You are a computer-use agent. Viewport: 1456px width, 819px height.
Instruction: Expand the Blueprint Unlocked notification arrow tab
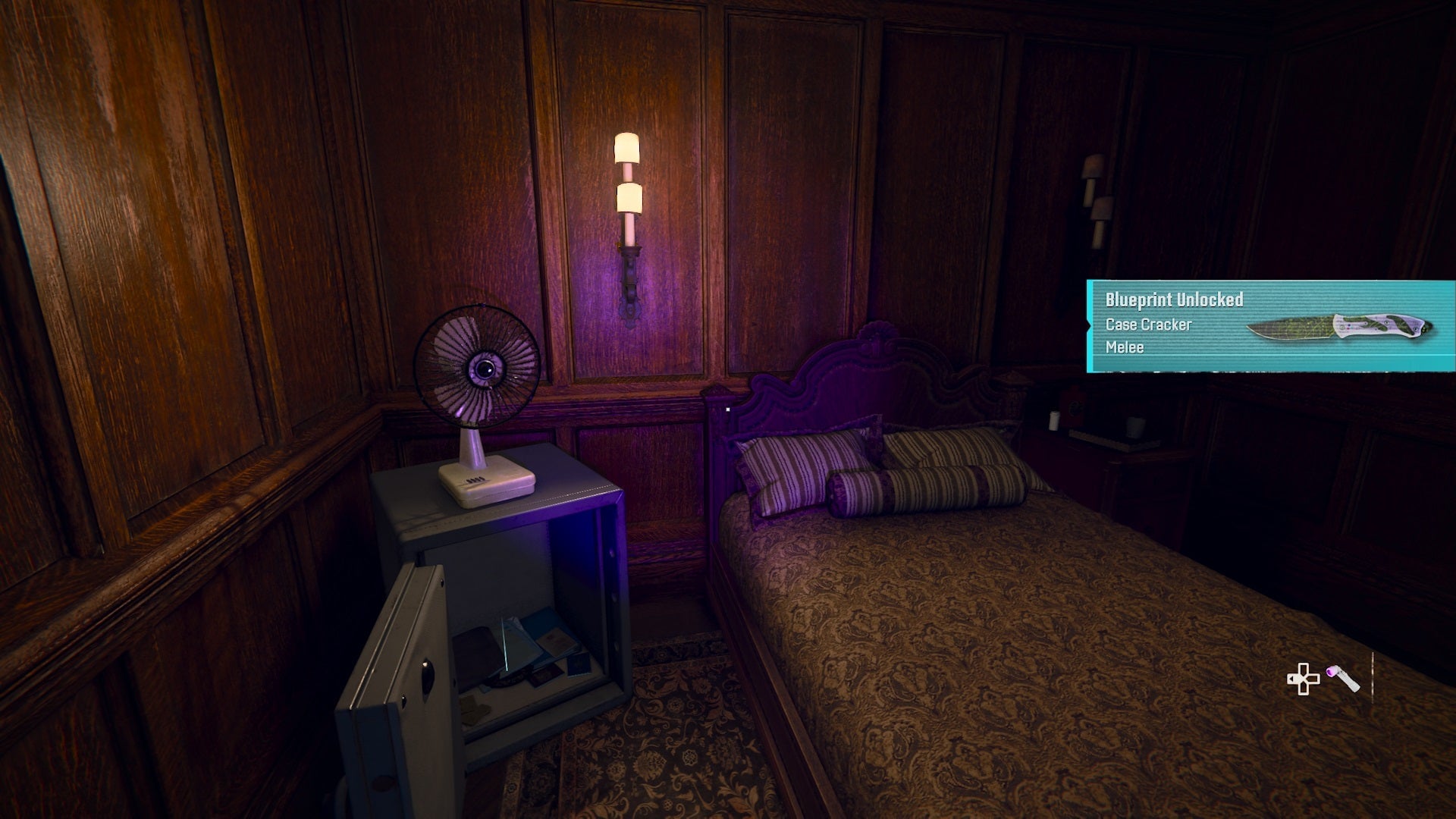[1087, 326]
